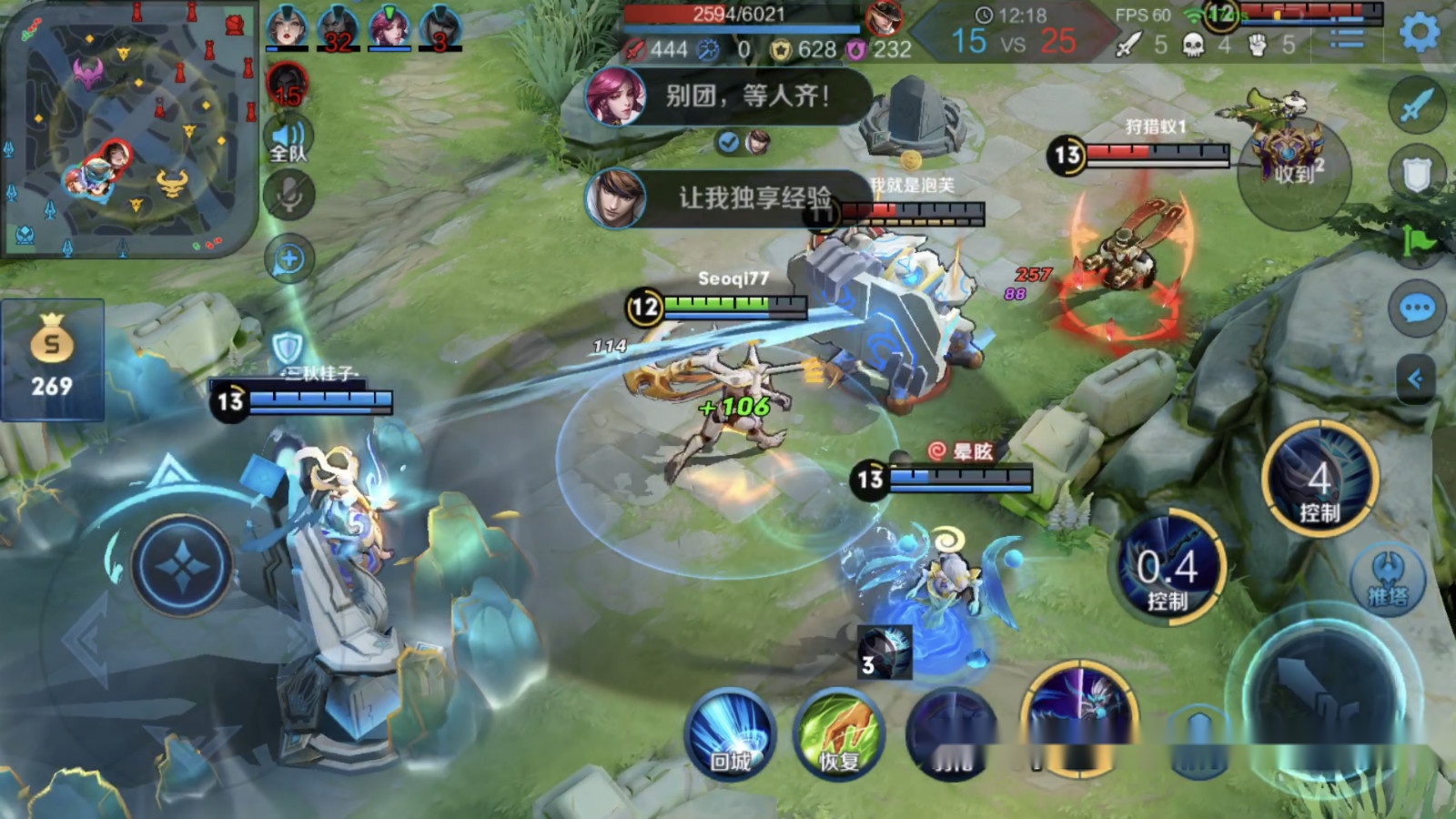Send the shield defend signal
The width and height of the screenshot is (1456, 819).
click(x=1416, y=173)
